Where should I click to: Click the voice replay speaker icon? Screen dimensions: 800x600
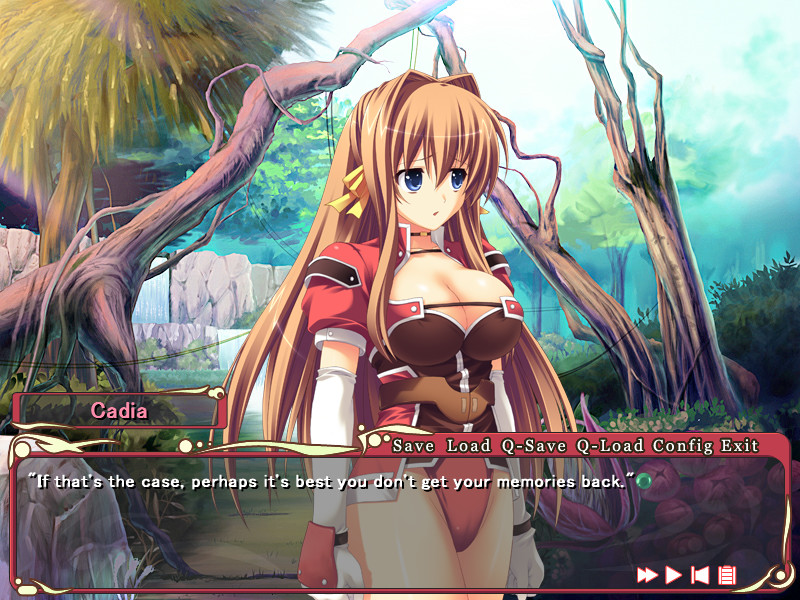coord(701,574)
